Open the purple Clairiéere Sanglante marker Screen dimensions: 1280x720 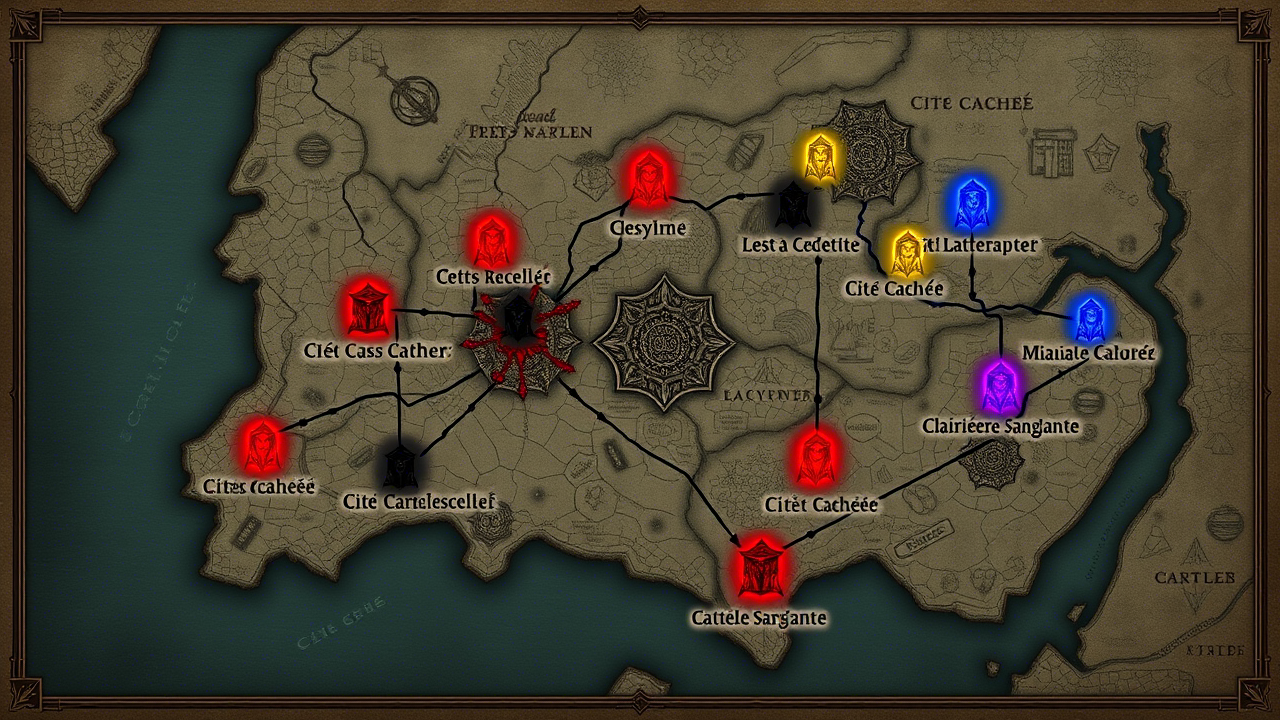[x=998, y=383]
